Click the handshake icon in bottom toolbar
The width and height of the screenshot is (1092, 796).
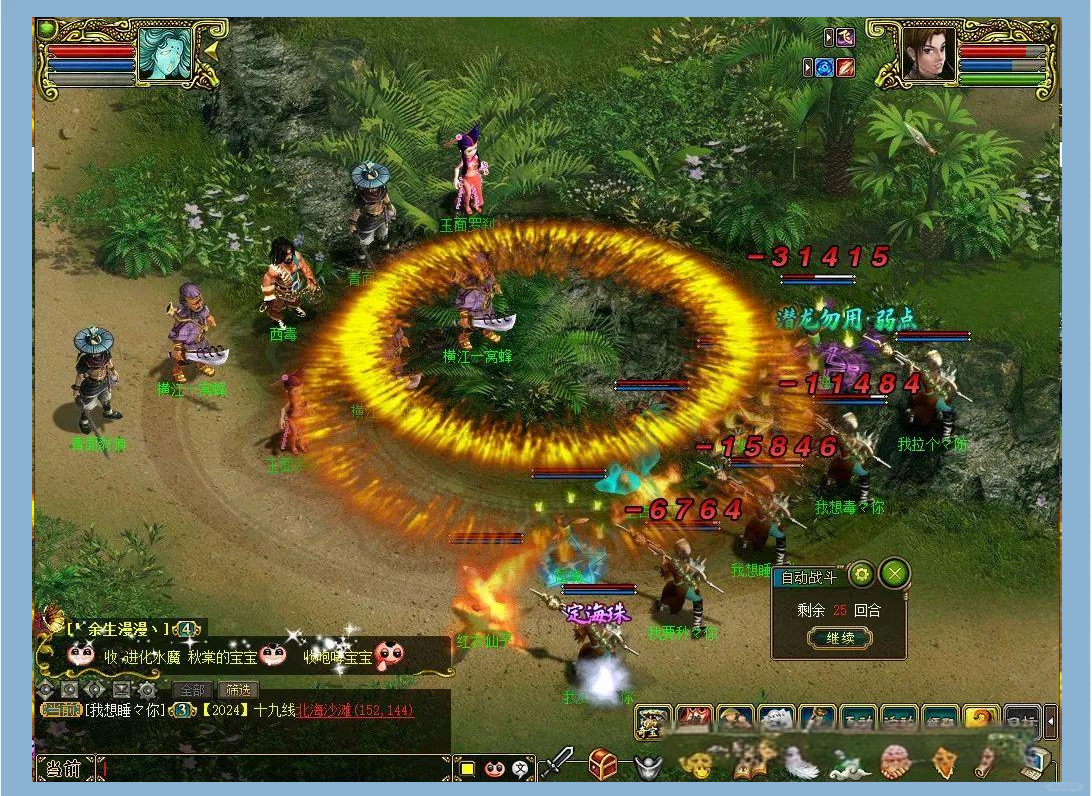895,765
